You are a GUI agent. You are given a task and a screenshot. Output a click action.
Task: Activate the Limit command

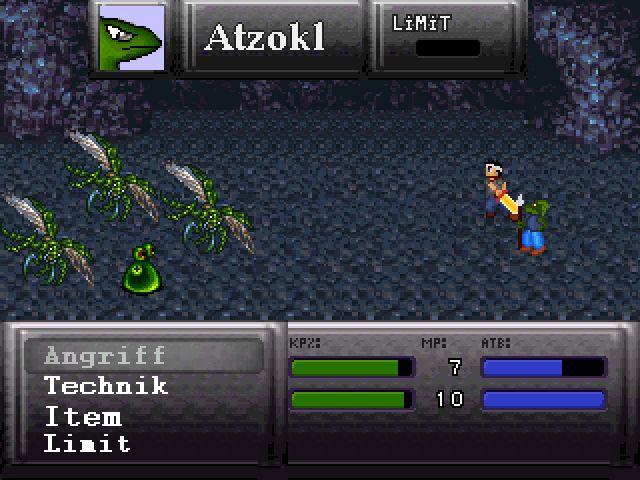point(87,444)
